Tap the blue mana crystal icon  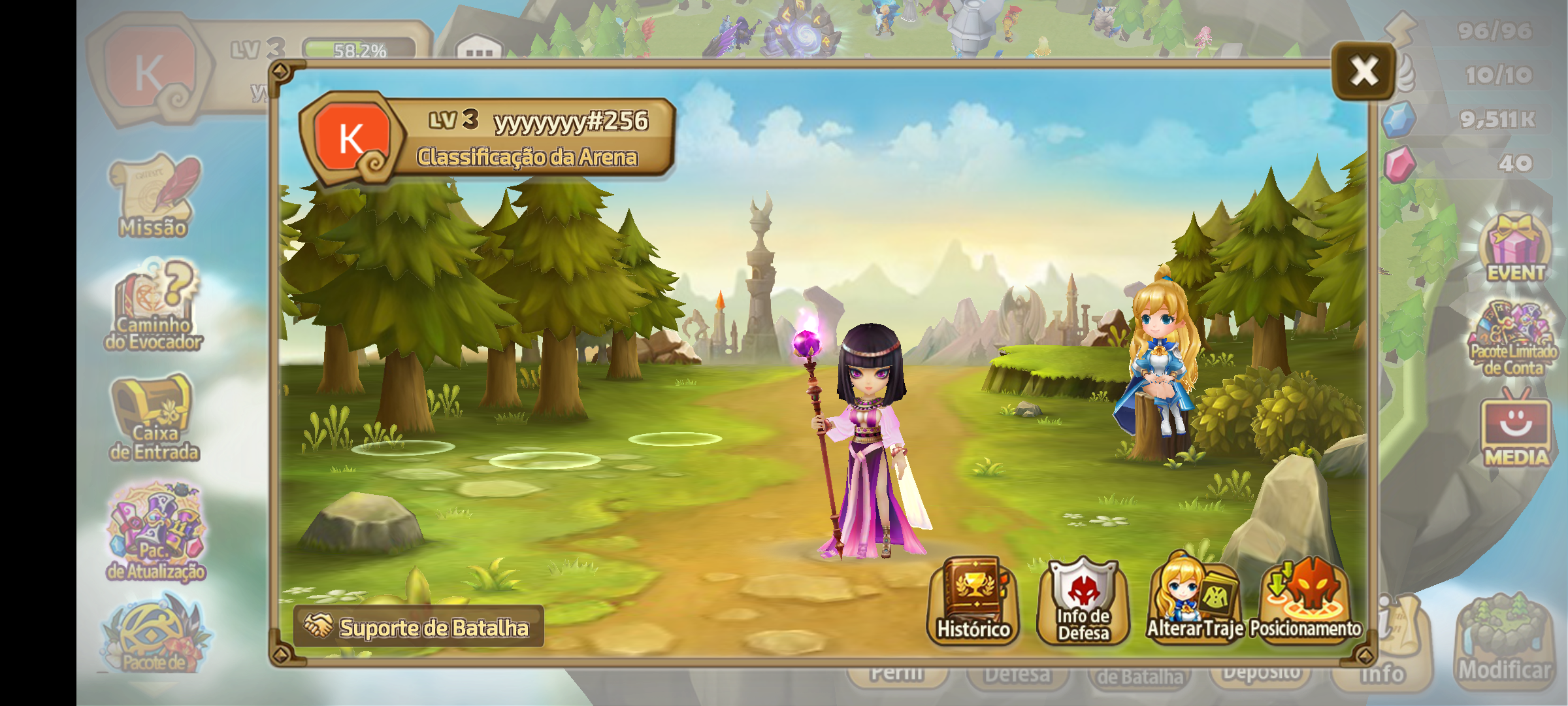tap(1398, 120)
